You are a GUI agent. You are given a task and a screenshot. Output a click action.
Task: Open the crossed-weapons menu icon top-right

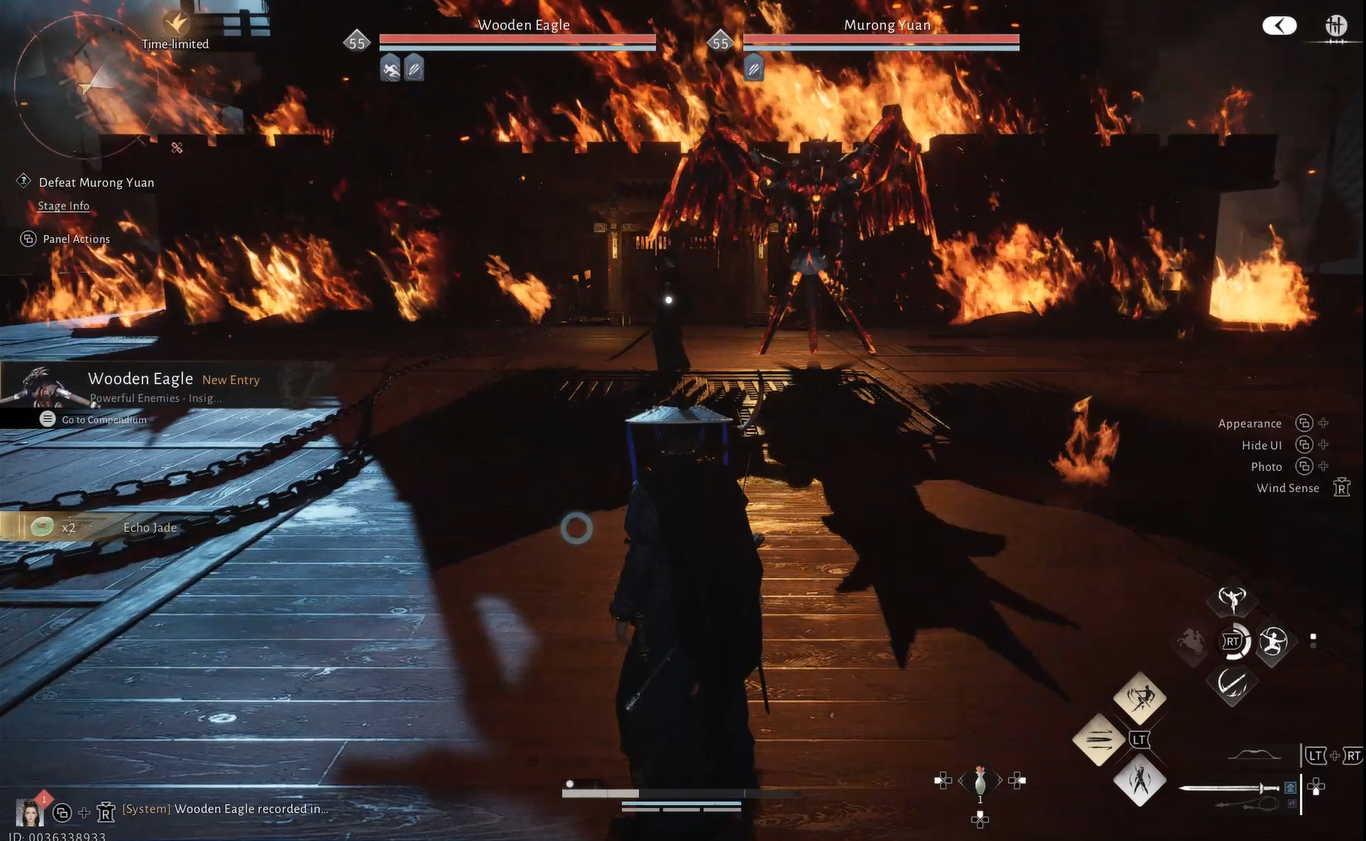pyautogui.click(x=1336, y=26)
